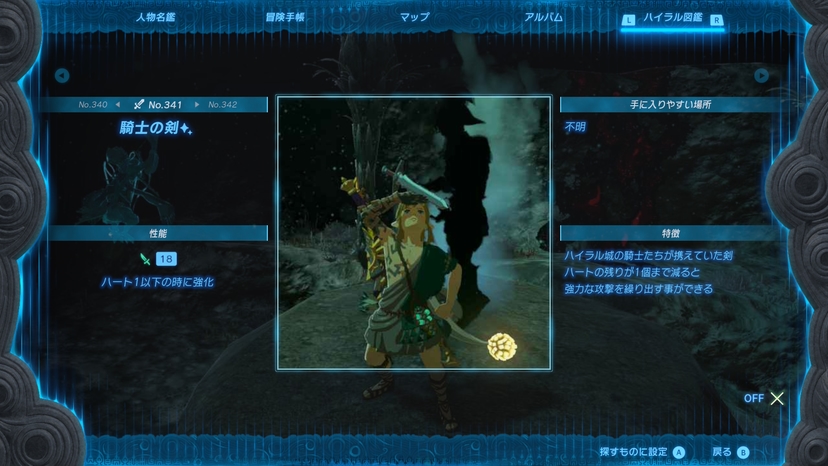Select the アルバム tab
The height and width of the screenshot is (466, 828).
pyautogui.click(x=543, y=18)
